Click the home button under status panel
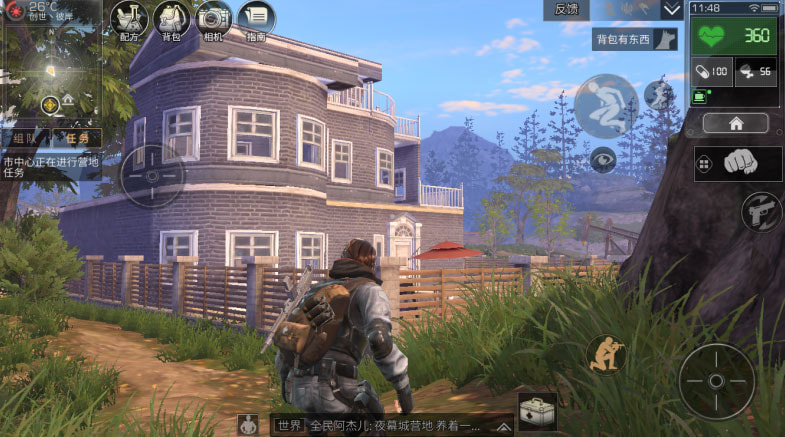The image size is (785, 437). point(735,123)
